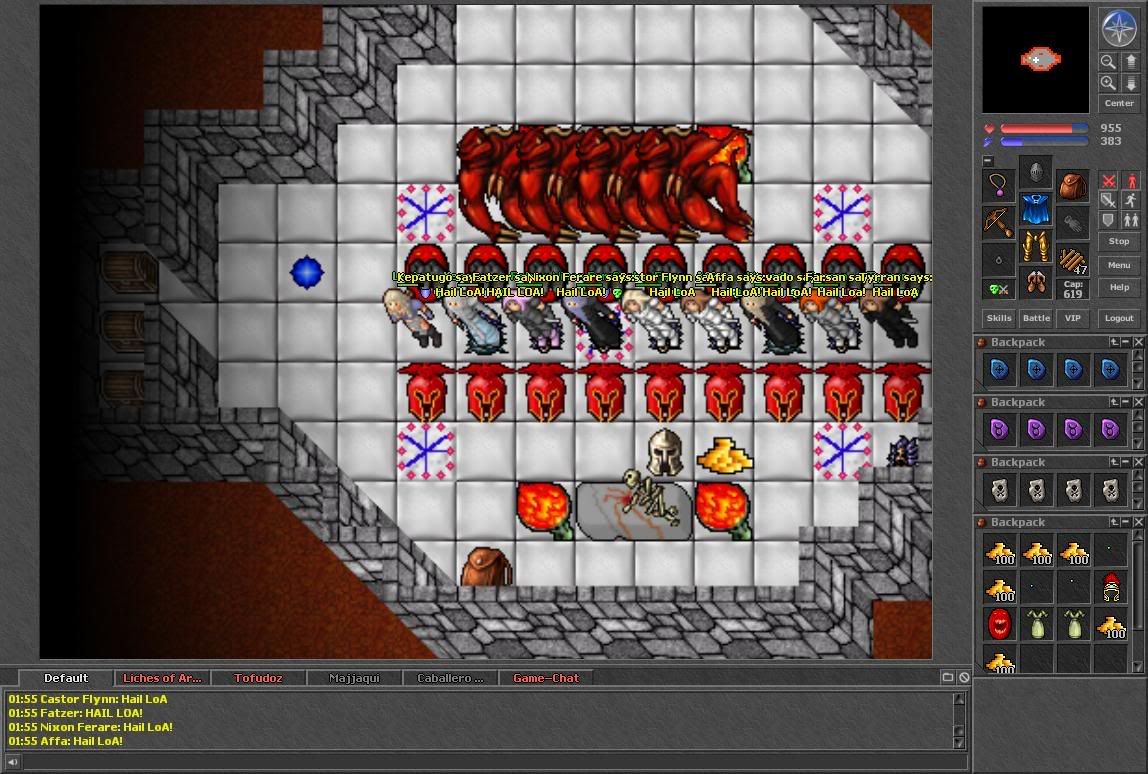Click the chat message input field

click(x=490, y=762)
